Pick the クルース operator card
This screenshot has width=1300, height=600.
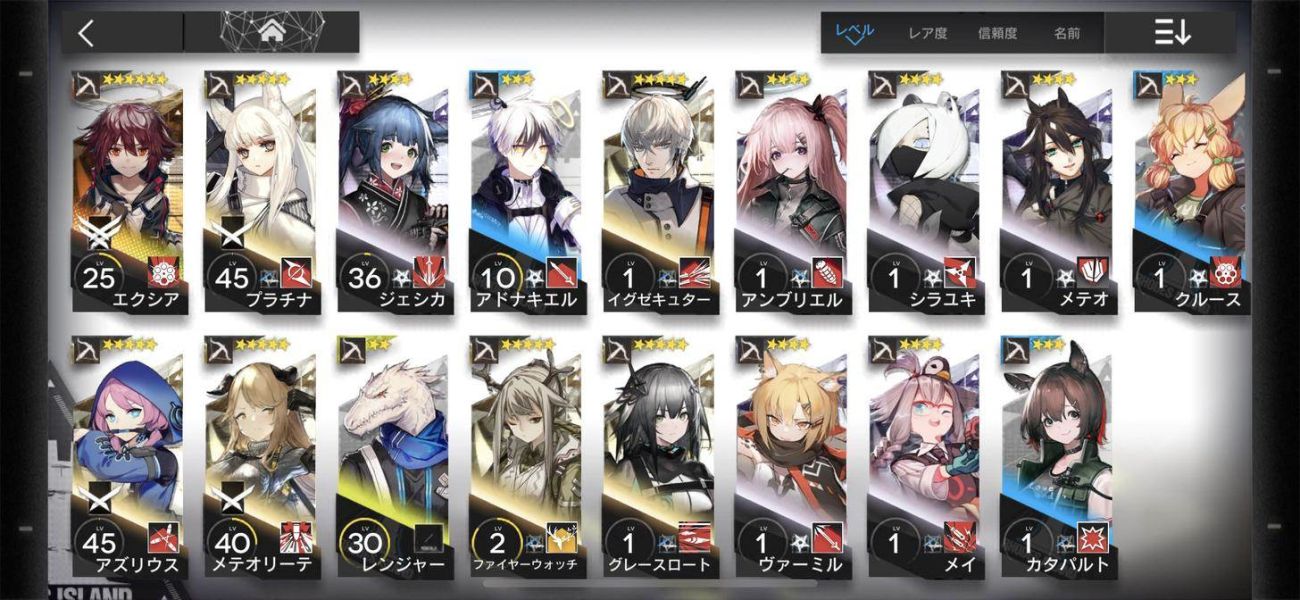pyautogui.click(x=1188, y=190)
